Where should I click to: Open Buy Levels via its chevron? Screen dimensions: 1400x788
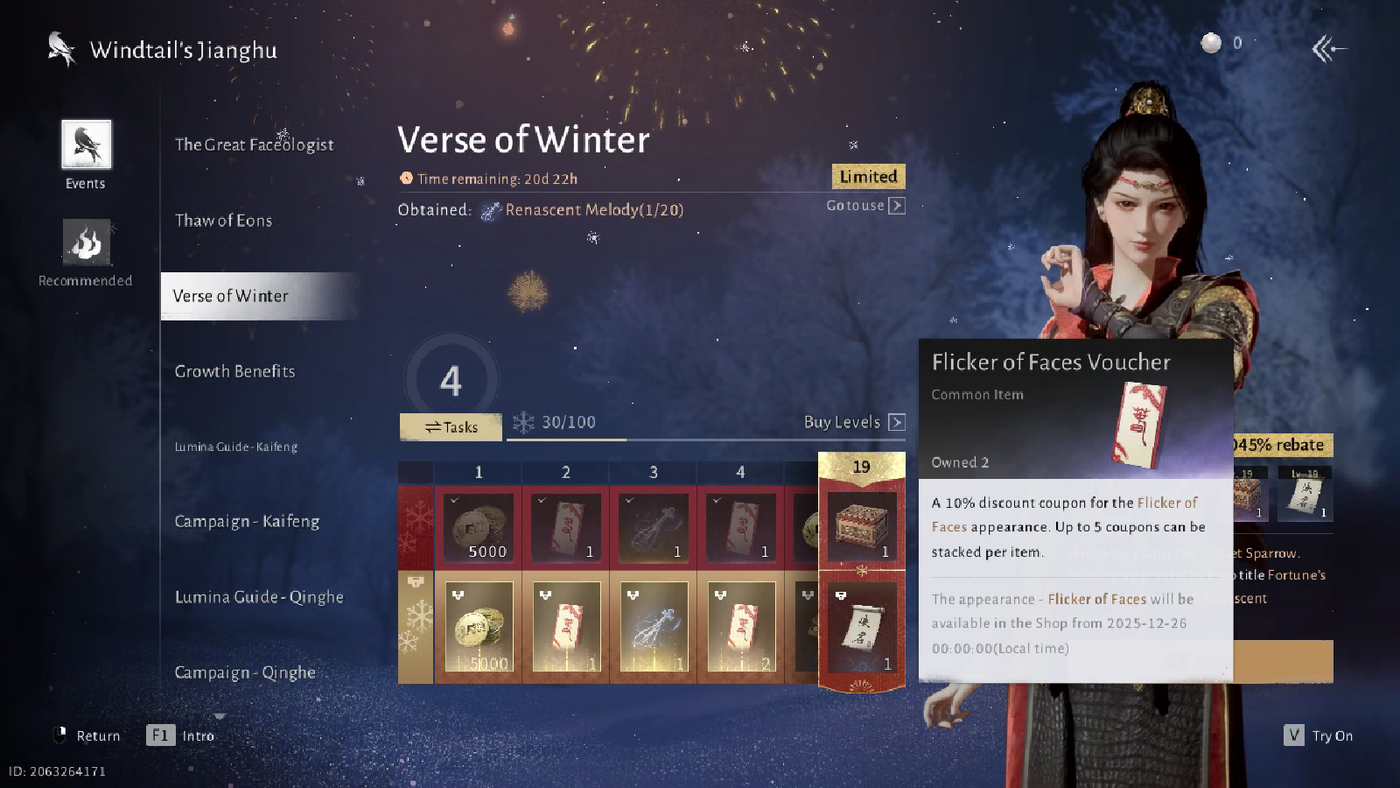(x=897, y=422)
